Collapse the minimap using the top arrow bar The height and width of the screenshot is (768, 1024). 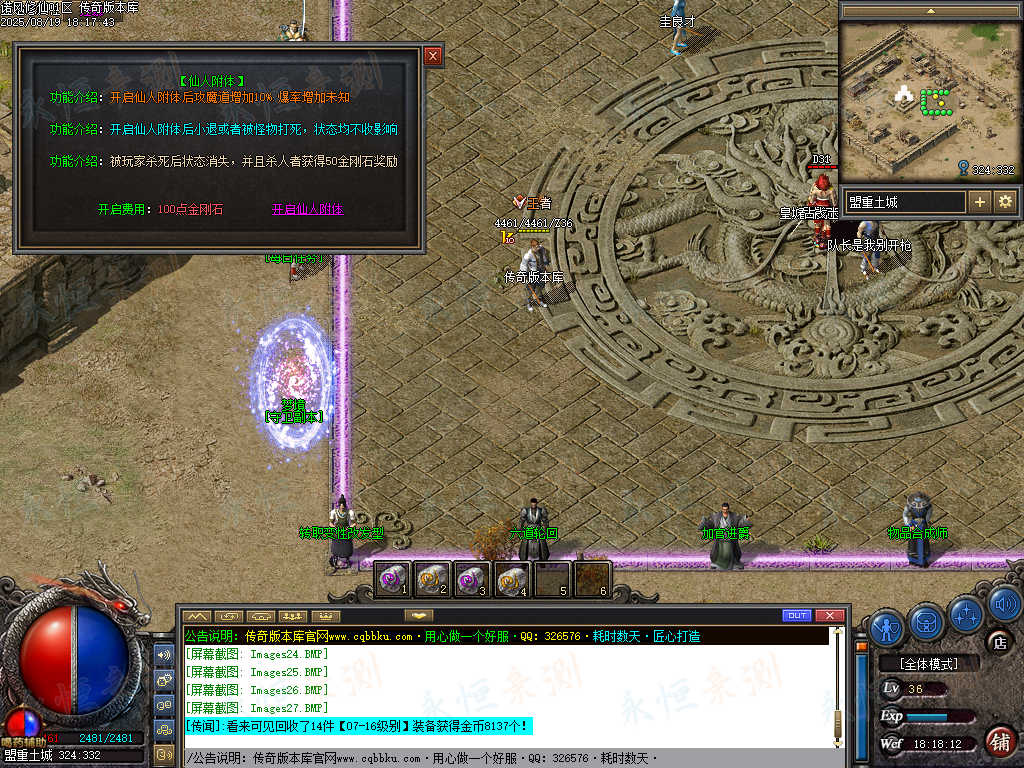point(931,10)
